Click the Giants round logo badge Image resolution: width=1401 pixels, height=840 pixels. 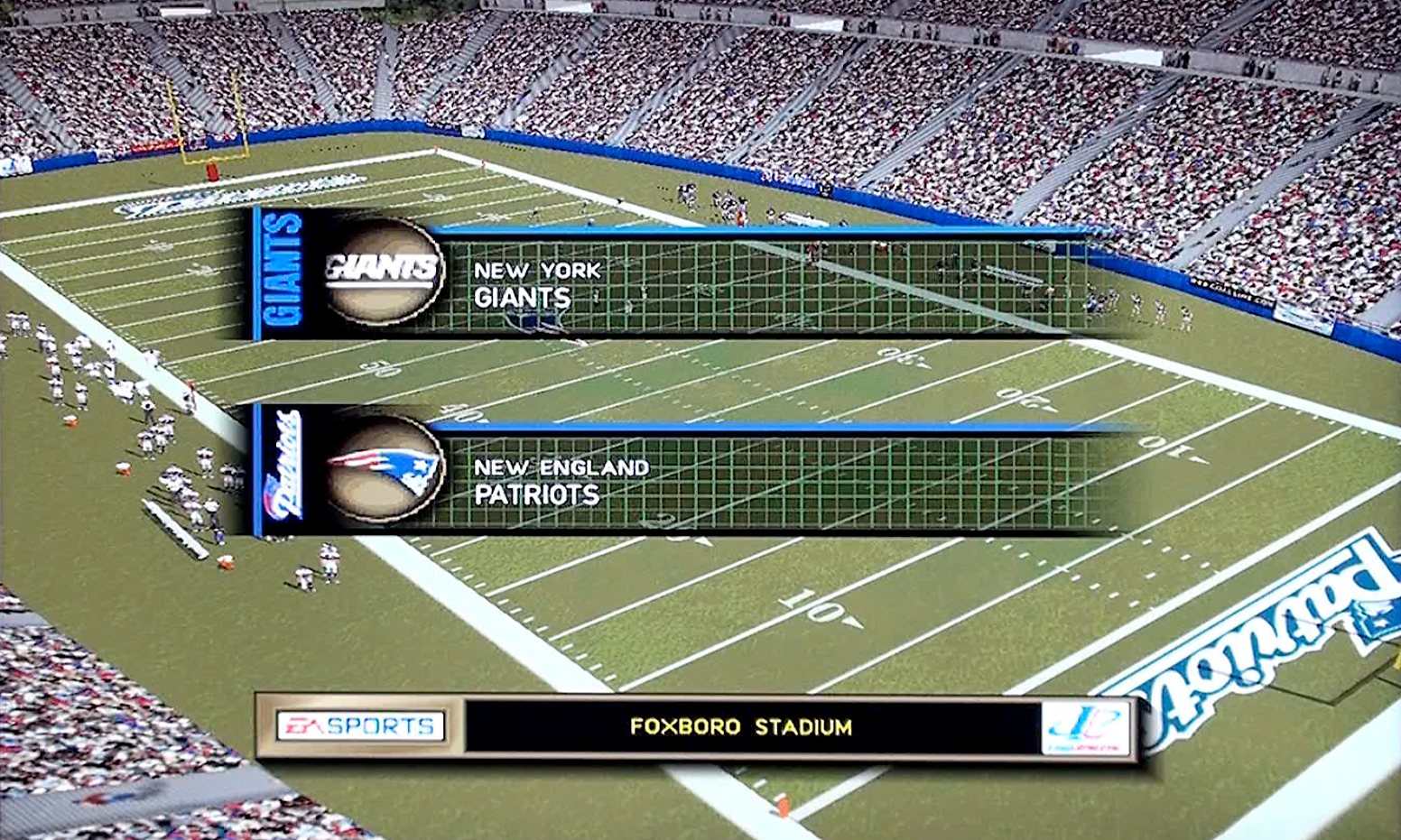(x=384, y=271)
